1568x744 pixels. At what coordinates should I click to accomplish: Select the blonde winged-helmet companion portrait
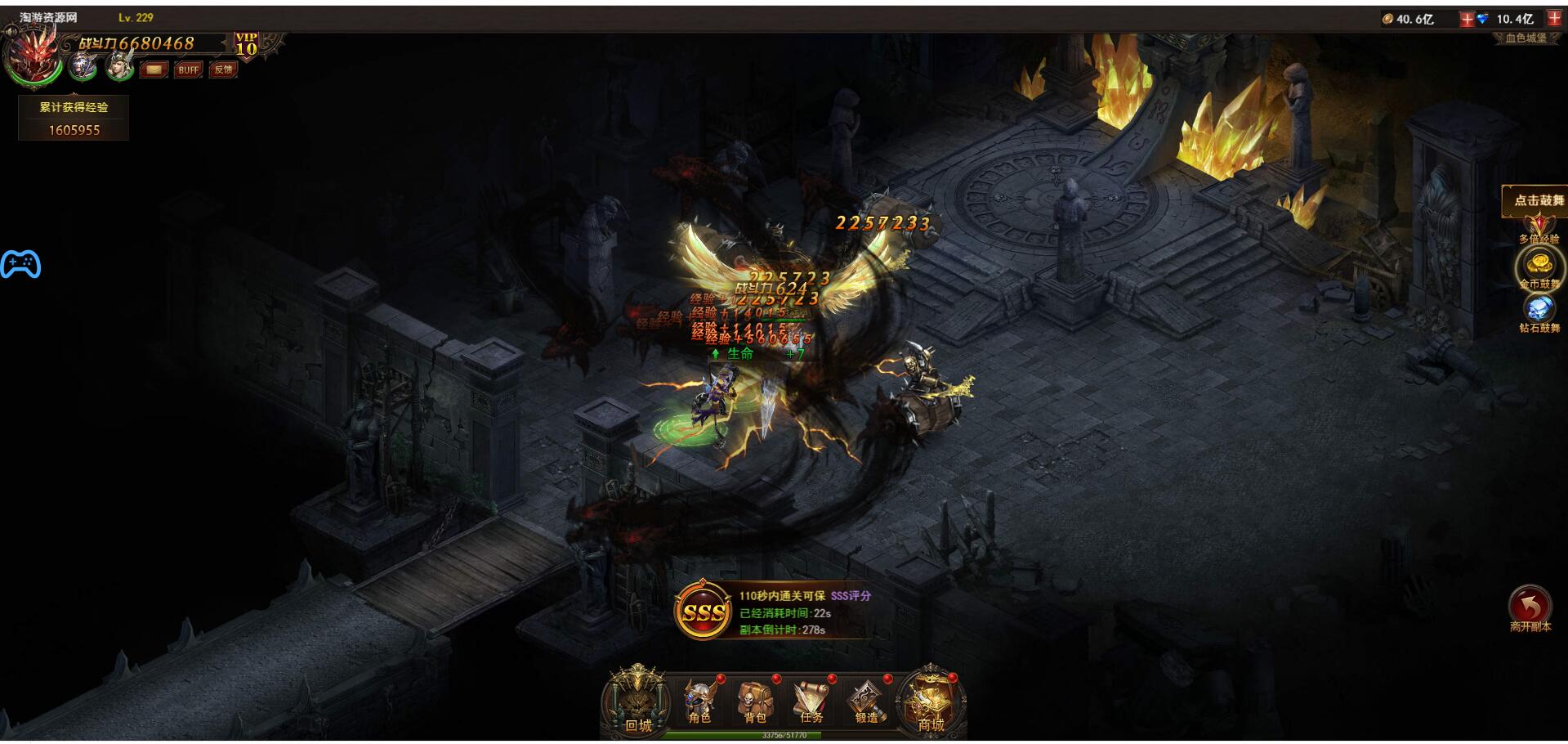pos(120,65)
